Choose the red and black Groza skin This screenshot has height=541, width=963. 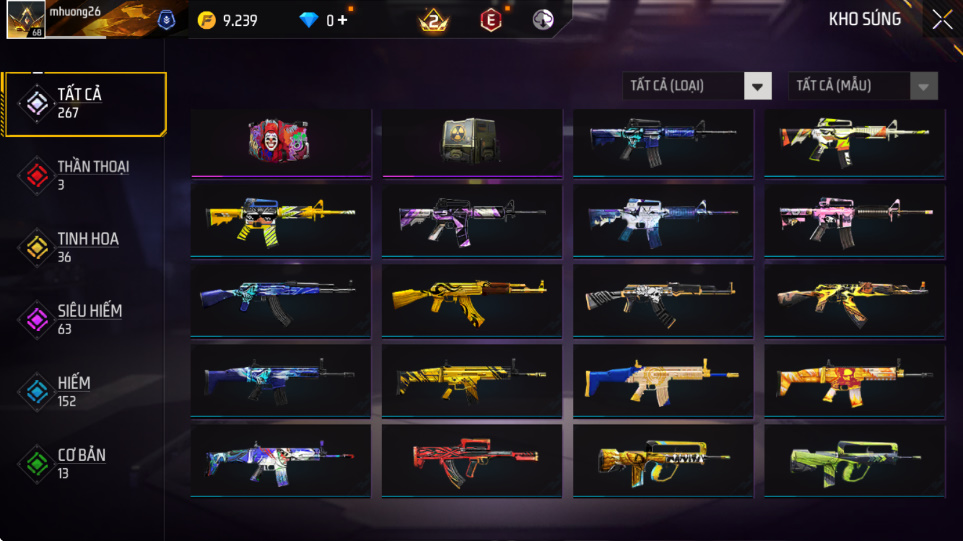(x=471, y=460)
